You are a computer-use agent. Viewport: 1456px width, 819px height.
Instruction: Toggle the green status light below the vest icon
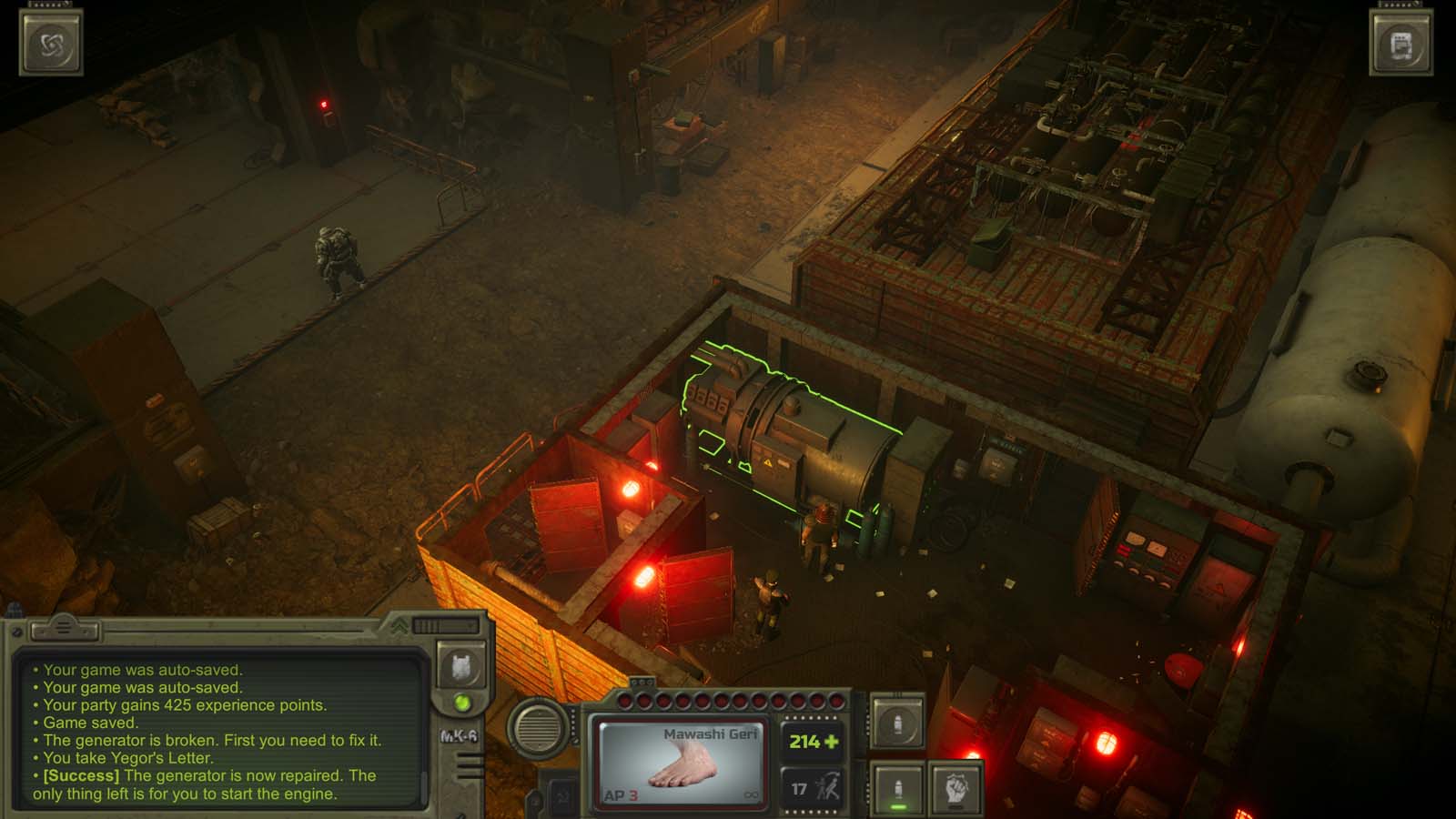point(460,703)
